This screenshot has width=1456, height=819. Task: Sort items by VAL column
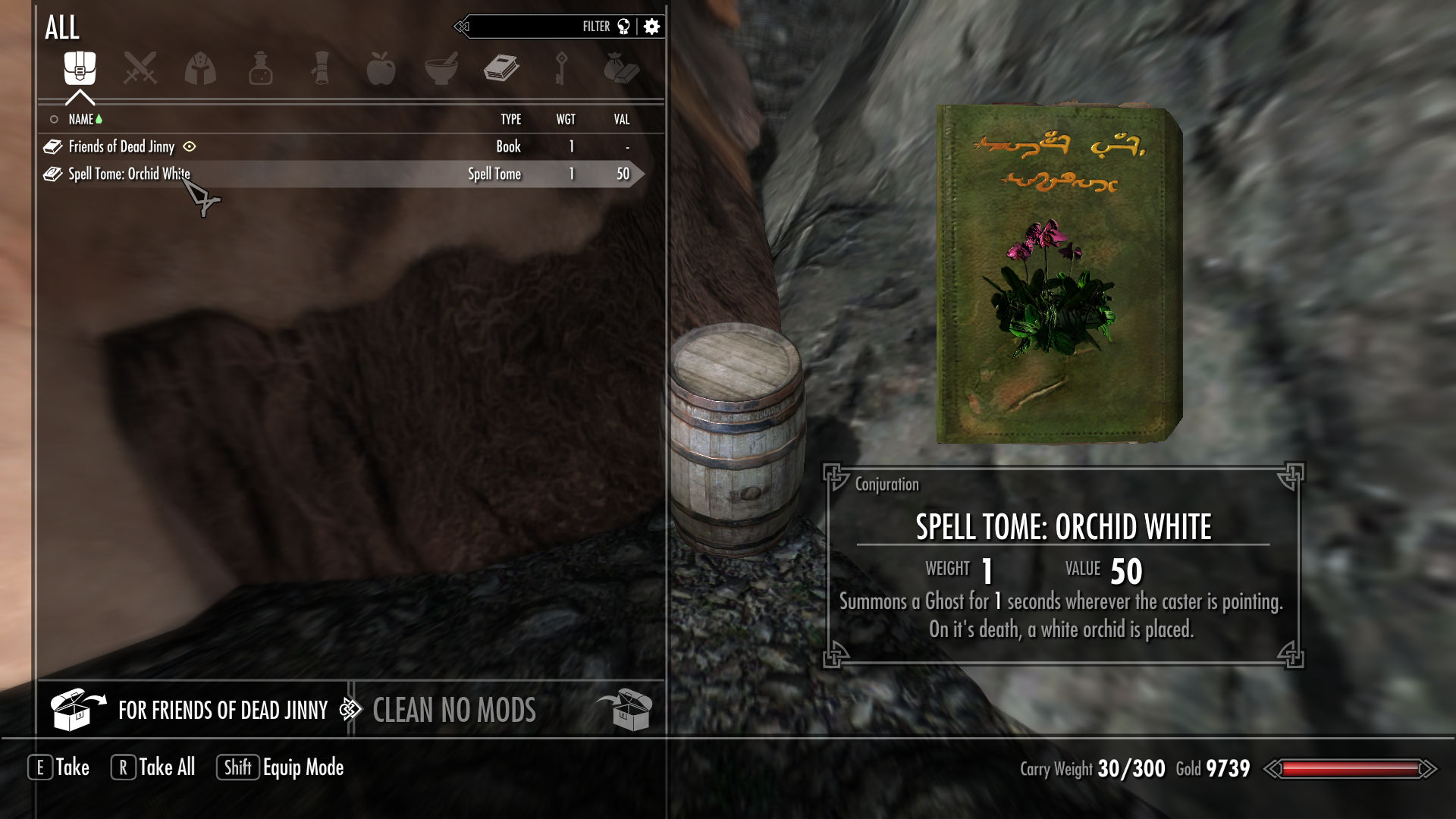tap(622, 119)
